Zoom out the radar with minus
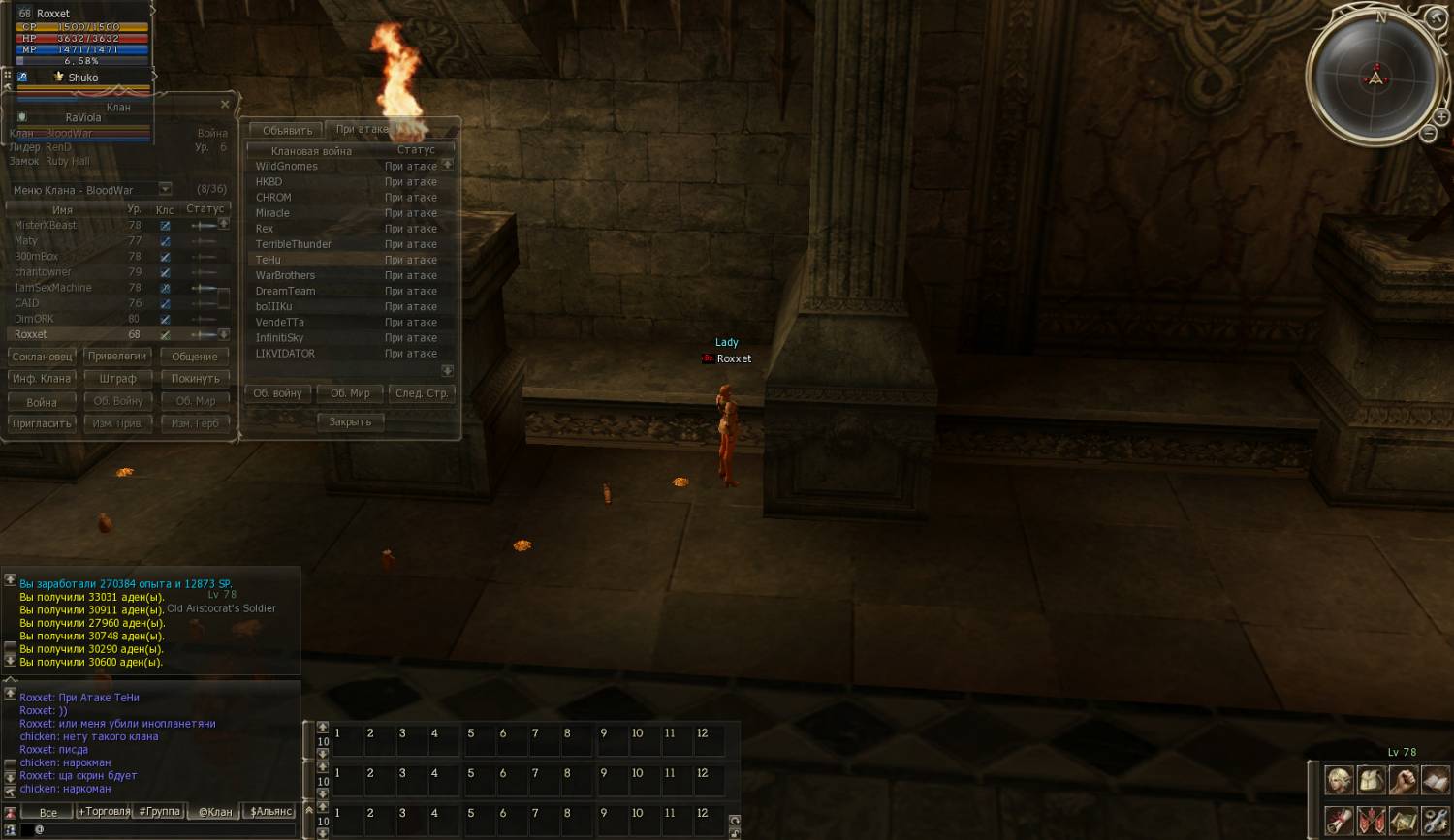The height and width of the screenshot is (840, 1454). click(1428, 135)
